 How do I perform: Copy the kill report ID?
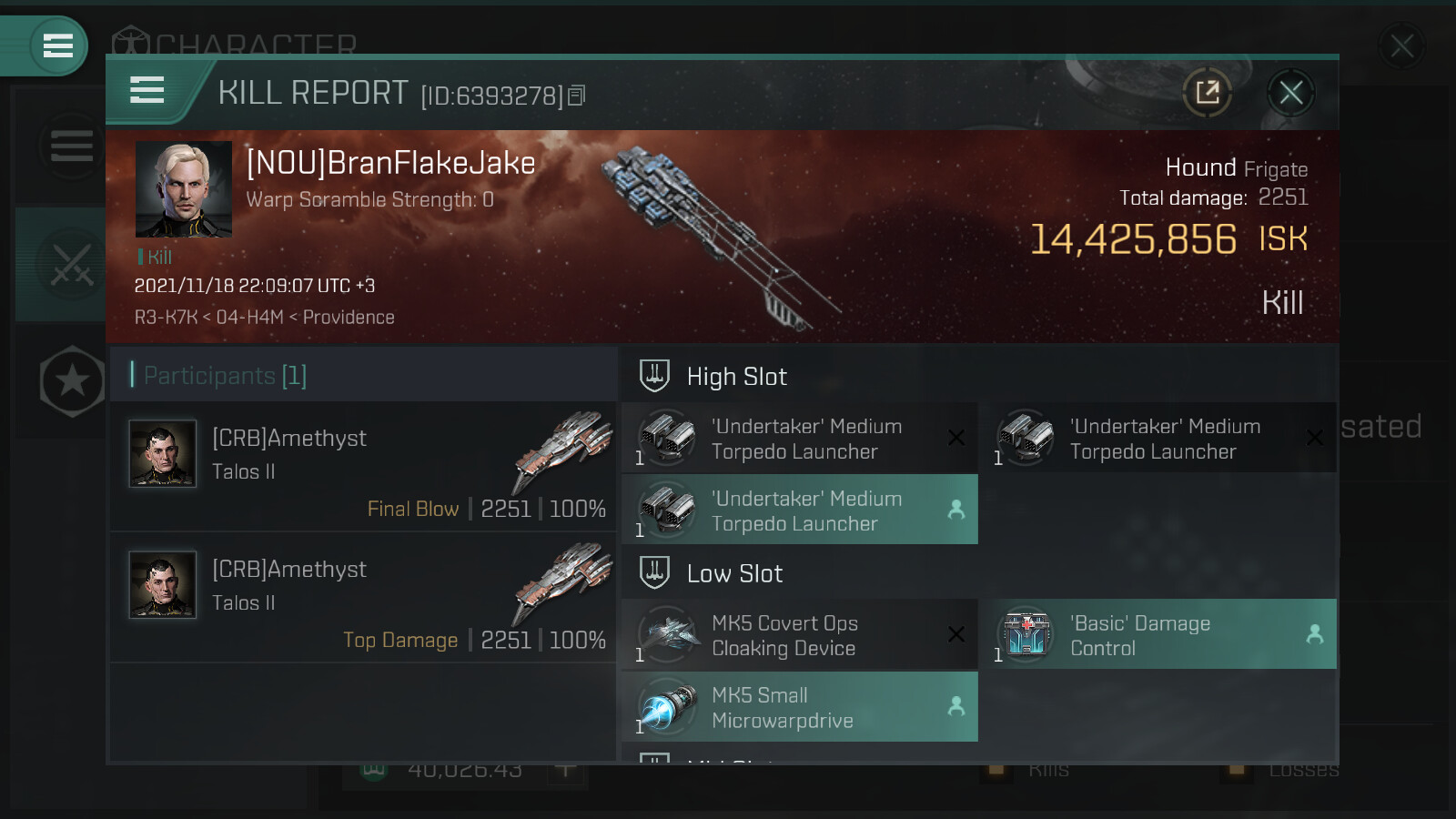577,96
